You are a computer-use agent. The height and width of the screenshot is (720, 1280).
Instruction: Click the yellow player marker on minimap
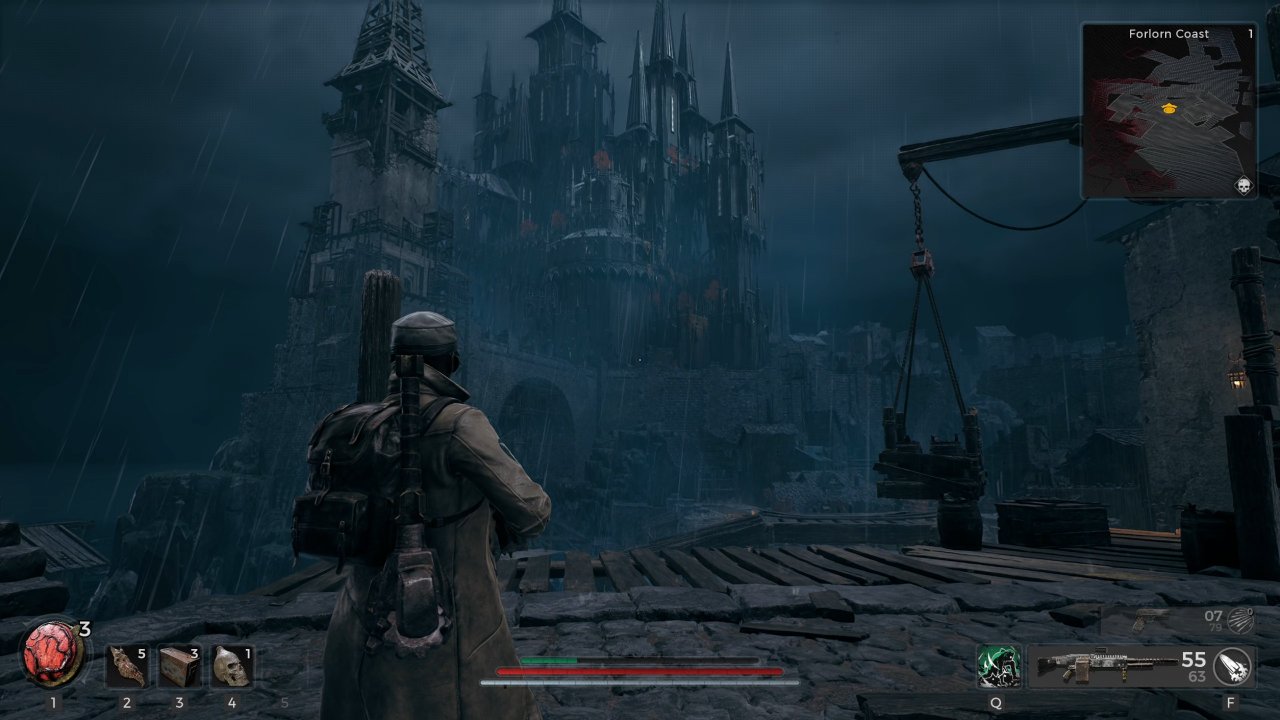click(1169, 108)
